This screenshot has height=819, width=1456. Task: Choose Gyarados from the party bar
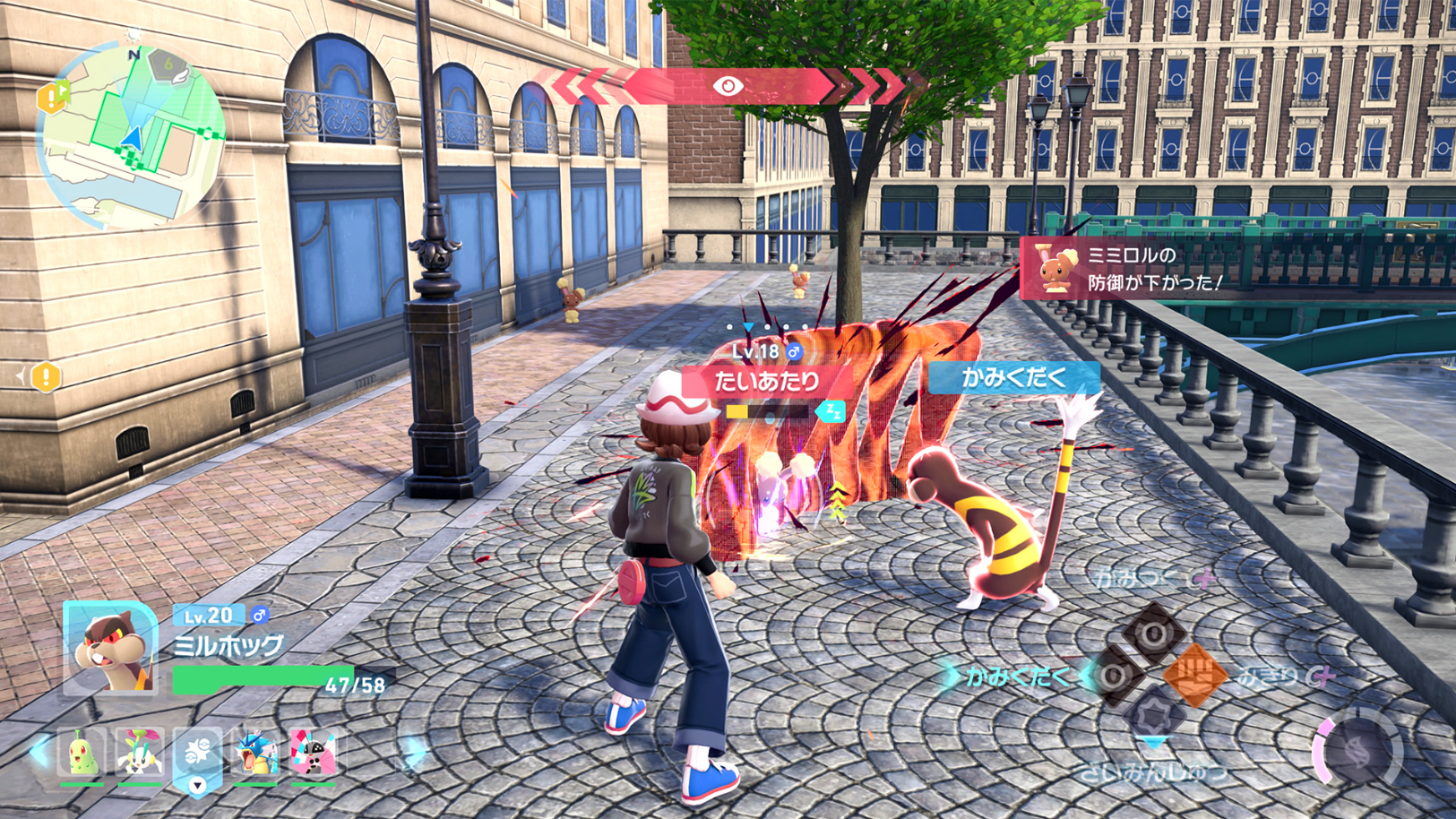[x=256, y=753]
